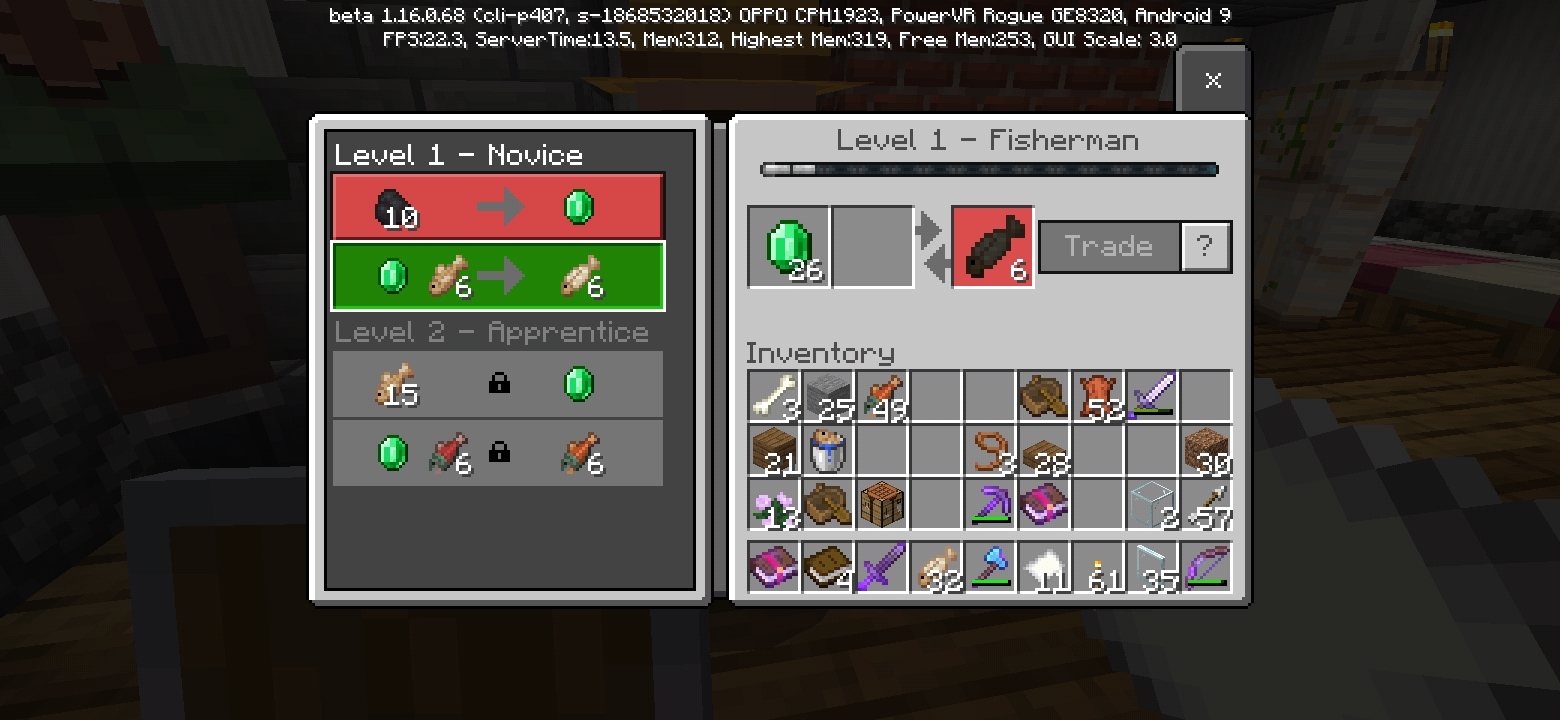Select the raw cod stack in hotbar
Screen dimensions: 1560x720
pyautogui.click(x=937, y=568)
